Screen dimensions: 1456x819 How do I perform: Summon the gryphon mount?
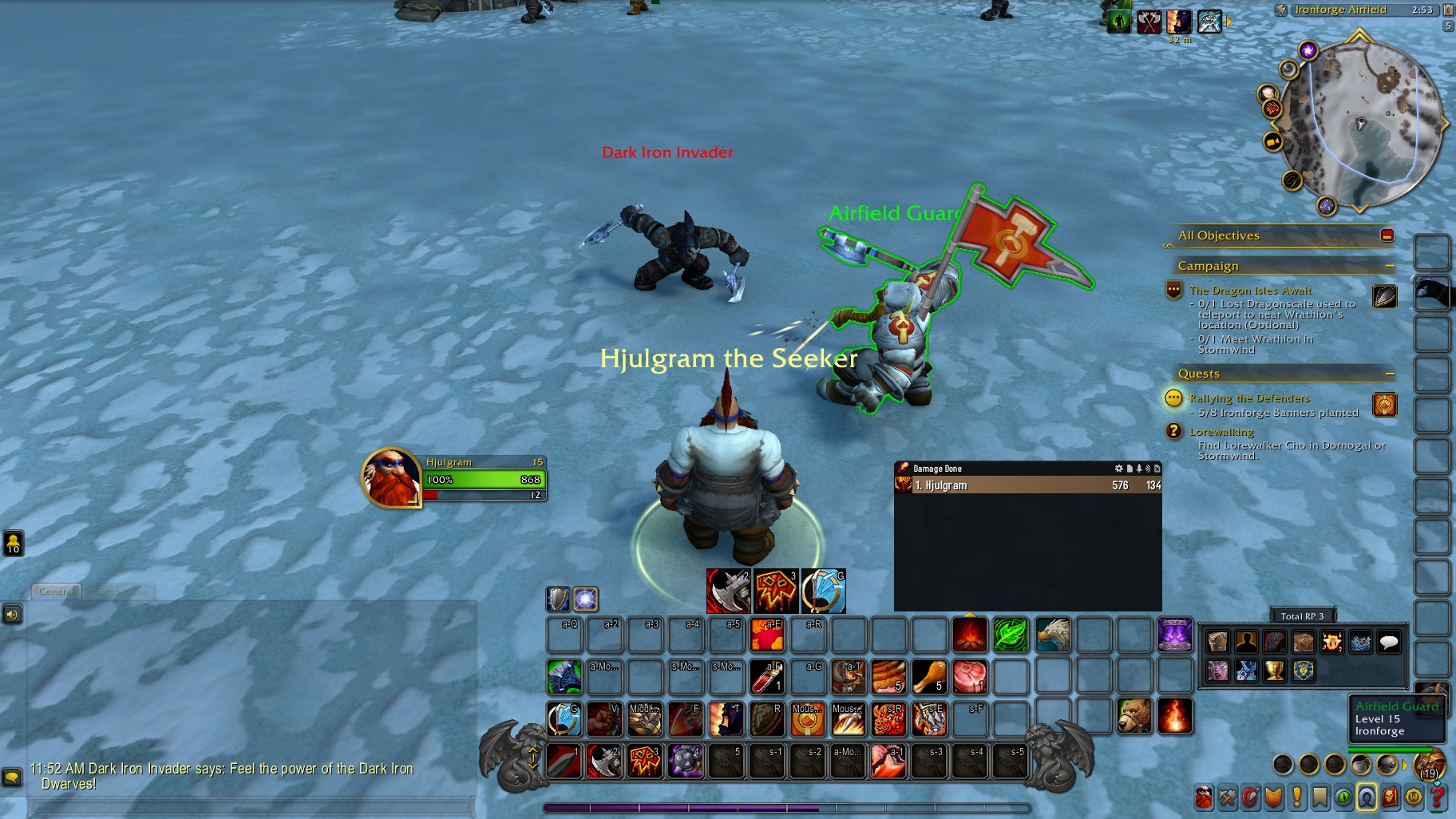(x=1052, y=635)
